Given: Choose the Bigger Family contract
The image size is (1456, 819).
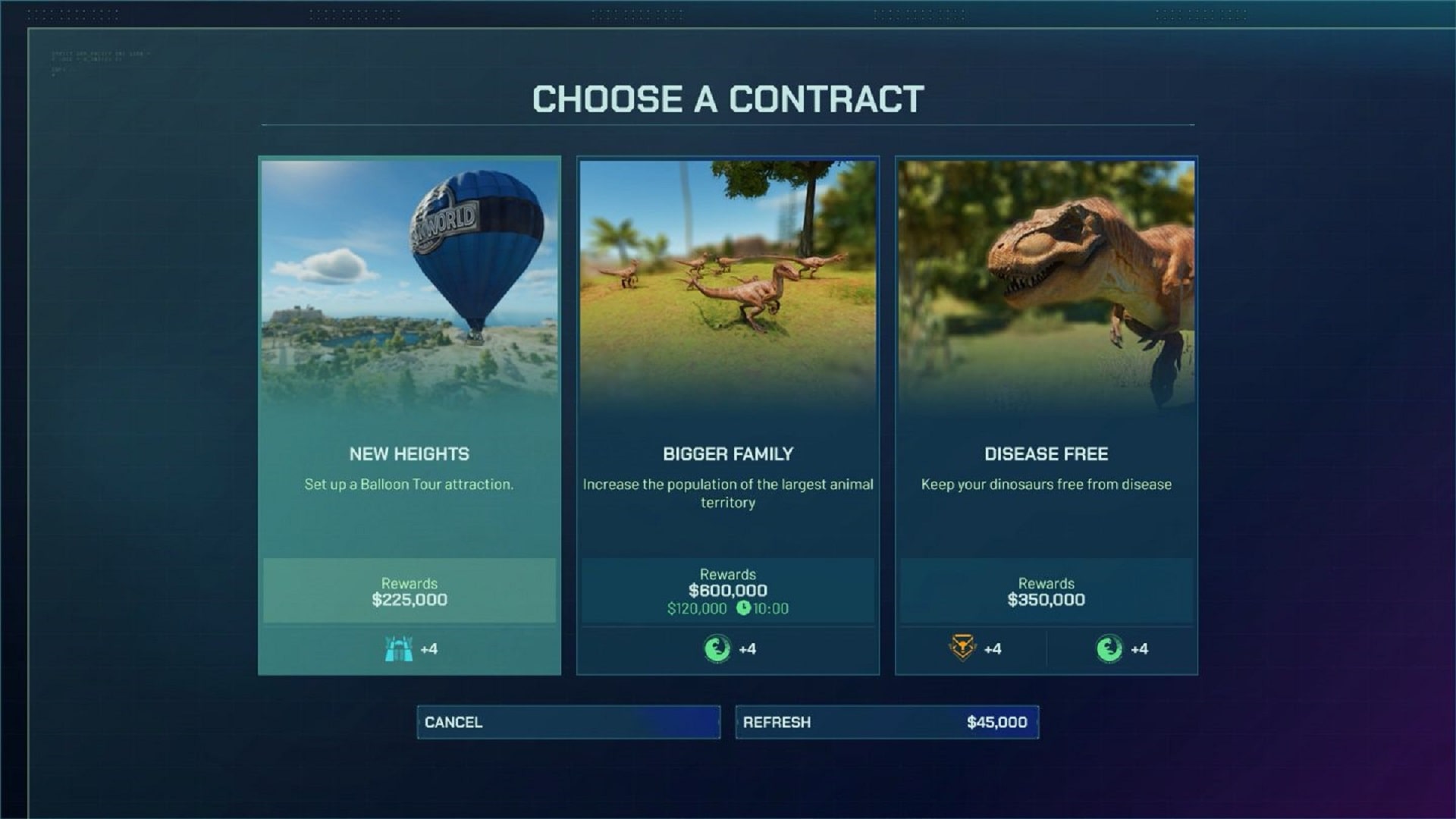Looking at the screenshot, I should (x=728, y=416).
